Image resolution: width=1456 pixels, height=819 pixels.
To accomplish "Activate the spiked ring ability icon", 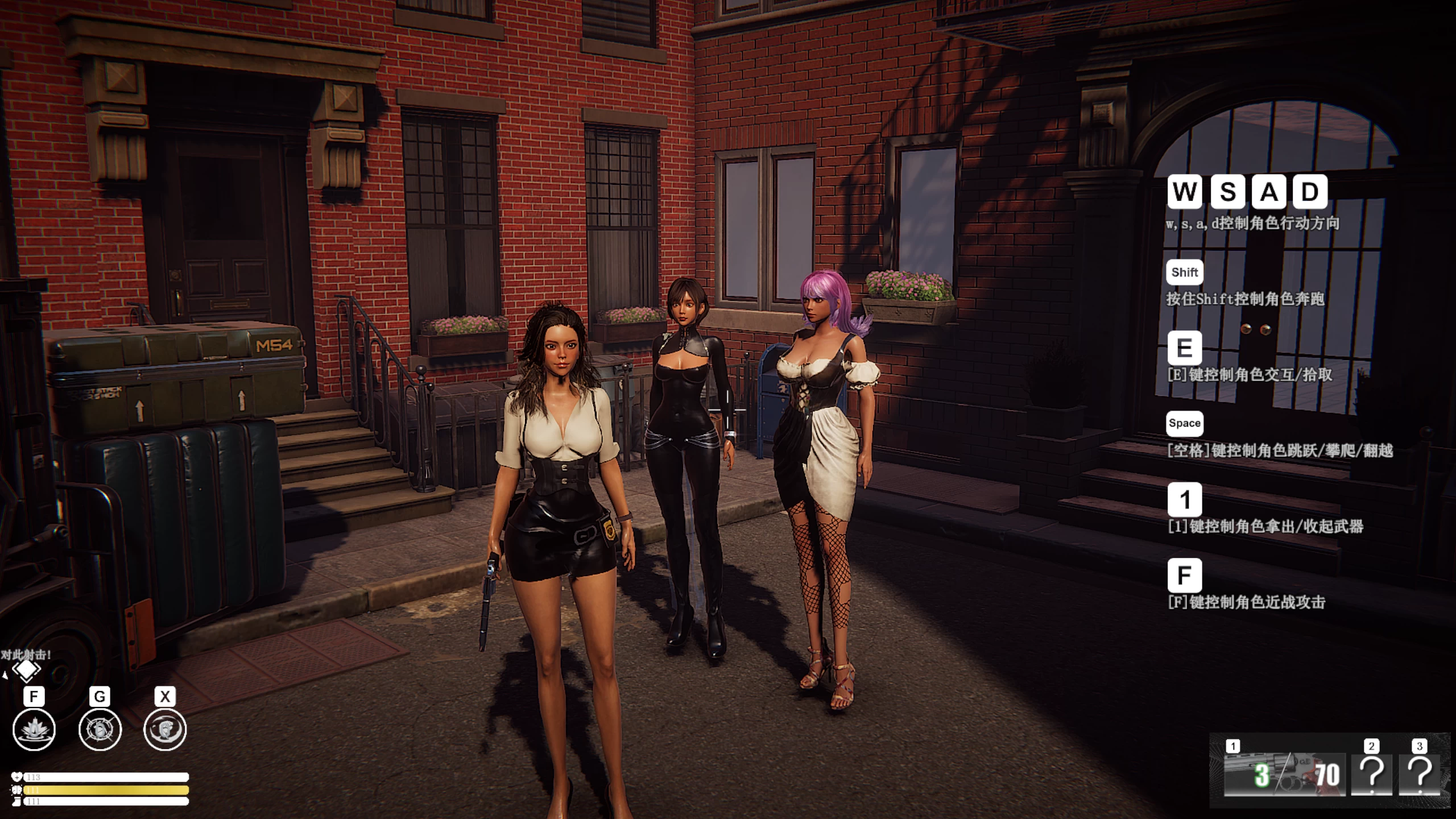I will [100, 730].
